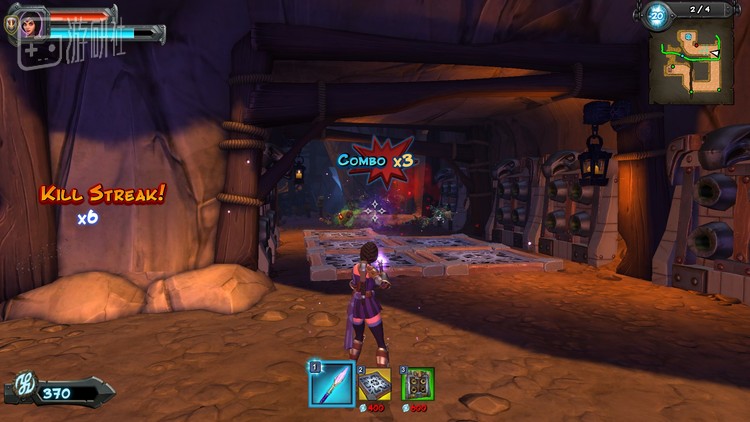Choose the floor spike trap in slot 2
Viewport: 750px width, 422px height.
click(374, 385)
